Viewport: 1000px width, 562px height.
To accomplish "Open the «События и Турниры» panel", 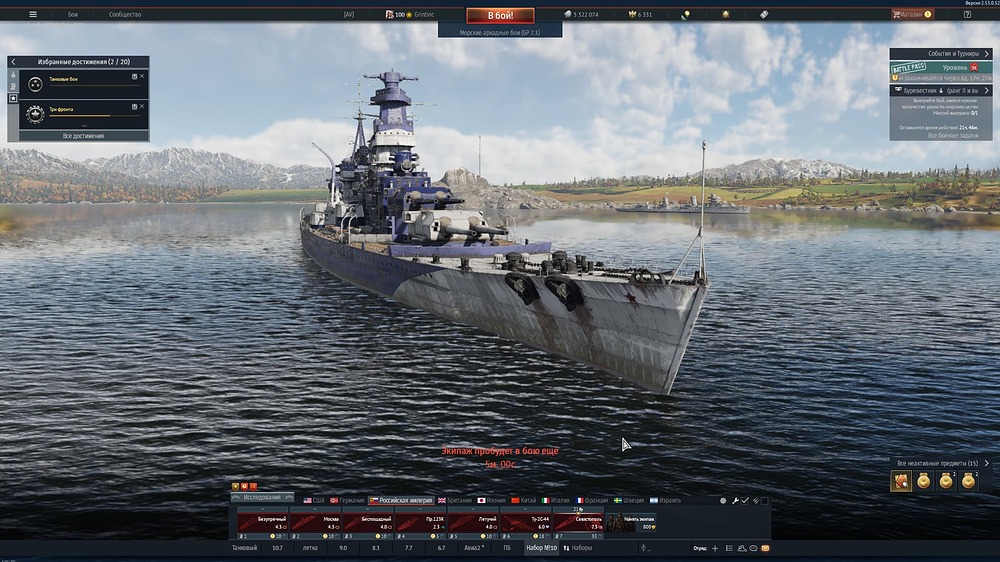I will pyautogui.click(x=940, y=53).
